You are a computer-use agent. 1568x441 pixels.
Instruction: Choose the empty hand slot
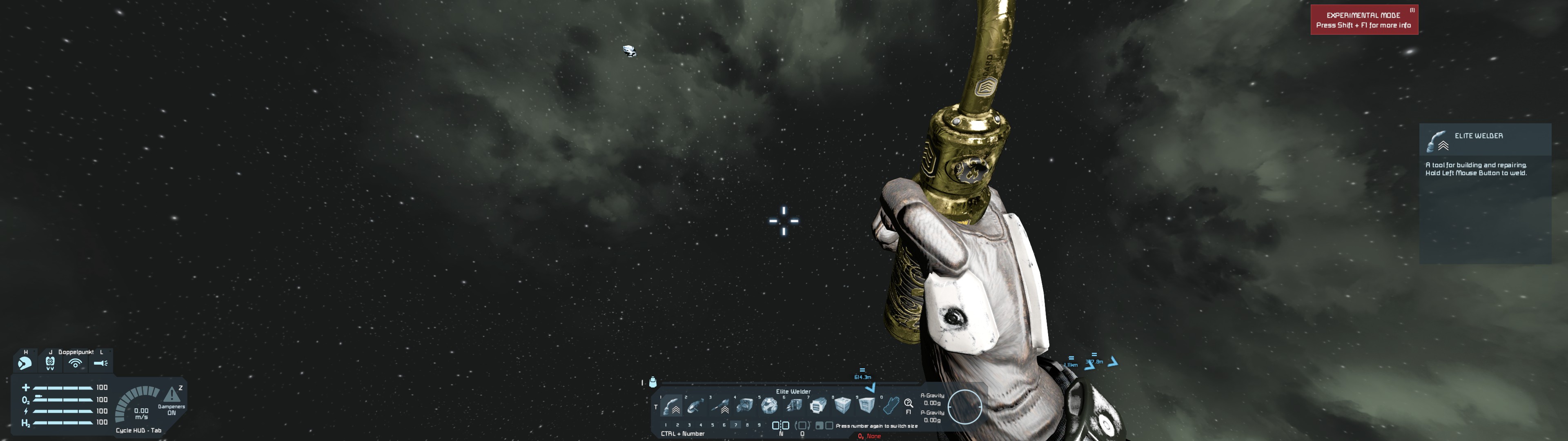click(x=891, y=405)
